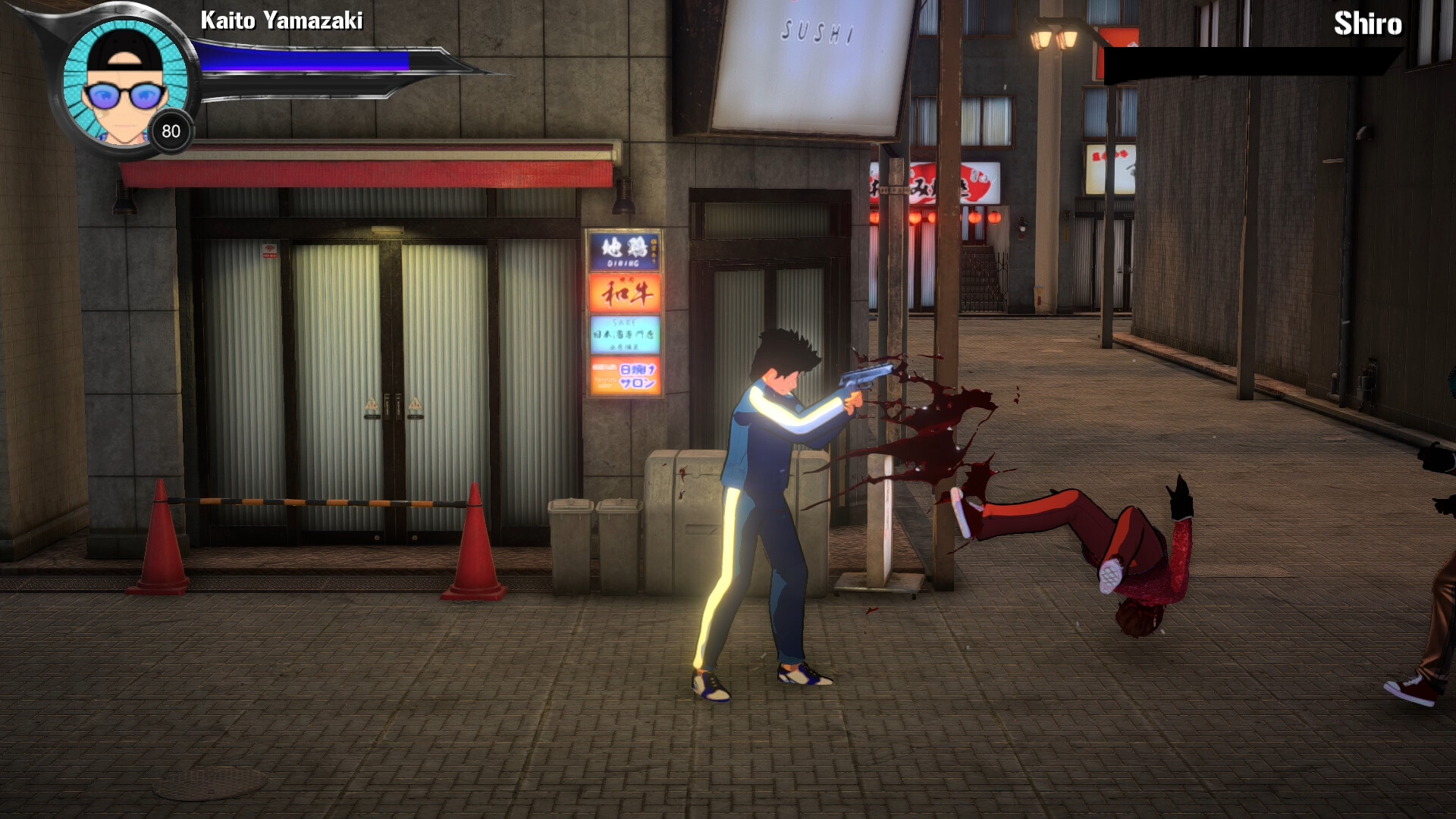This screenshot has width=1456, height=819.
Task: Click Kaito Yamazaki's name label
Action: click(281, 21)
